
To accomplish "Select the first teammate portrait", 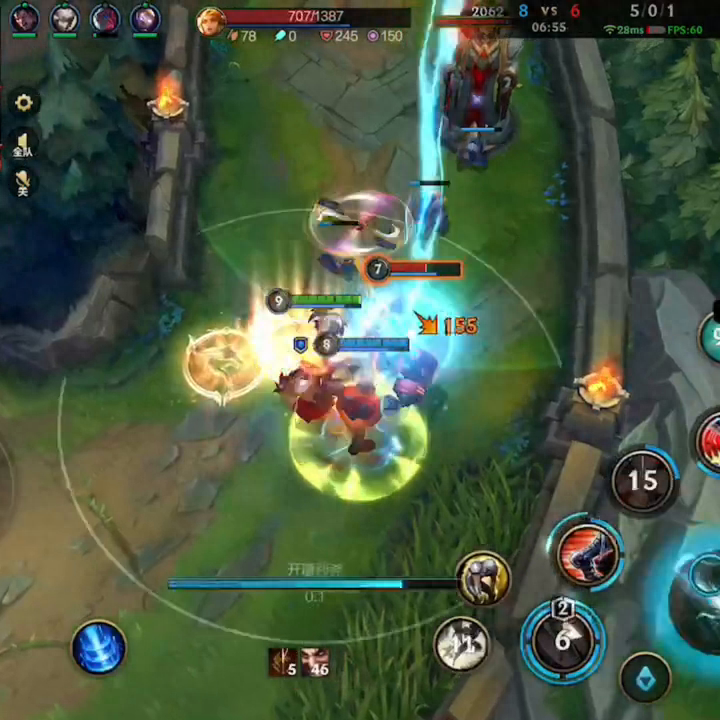I will point(24,18).
